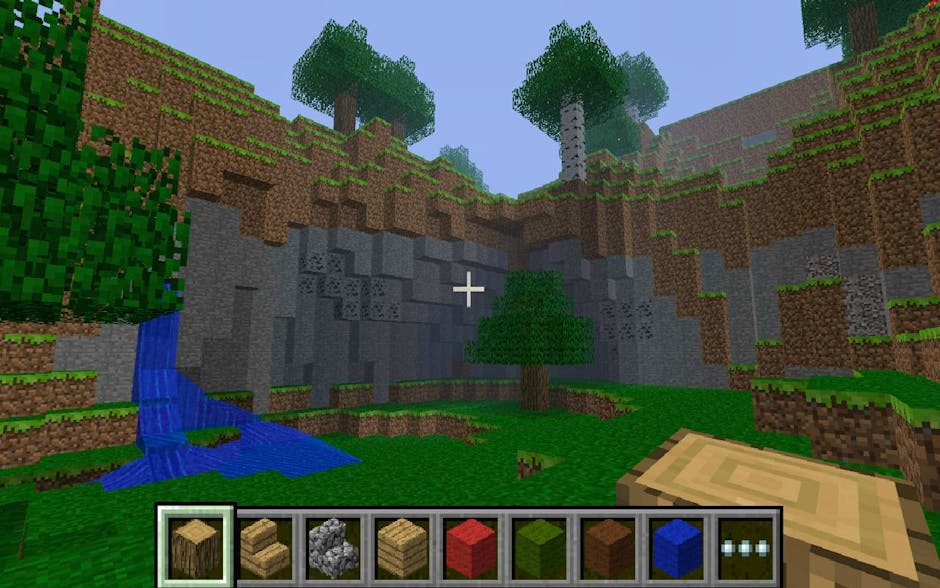Select the oak log hotbar slot
Viewport: 940px width, 588px height.
pyautogui.click(x=195, y=546)
